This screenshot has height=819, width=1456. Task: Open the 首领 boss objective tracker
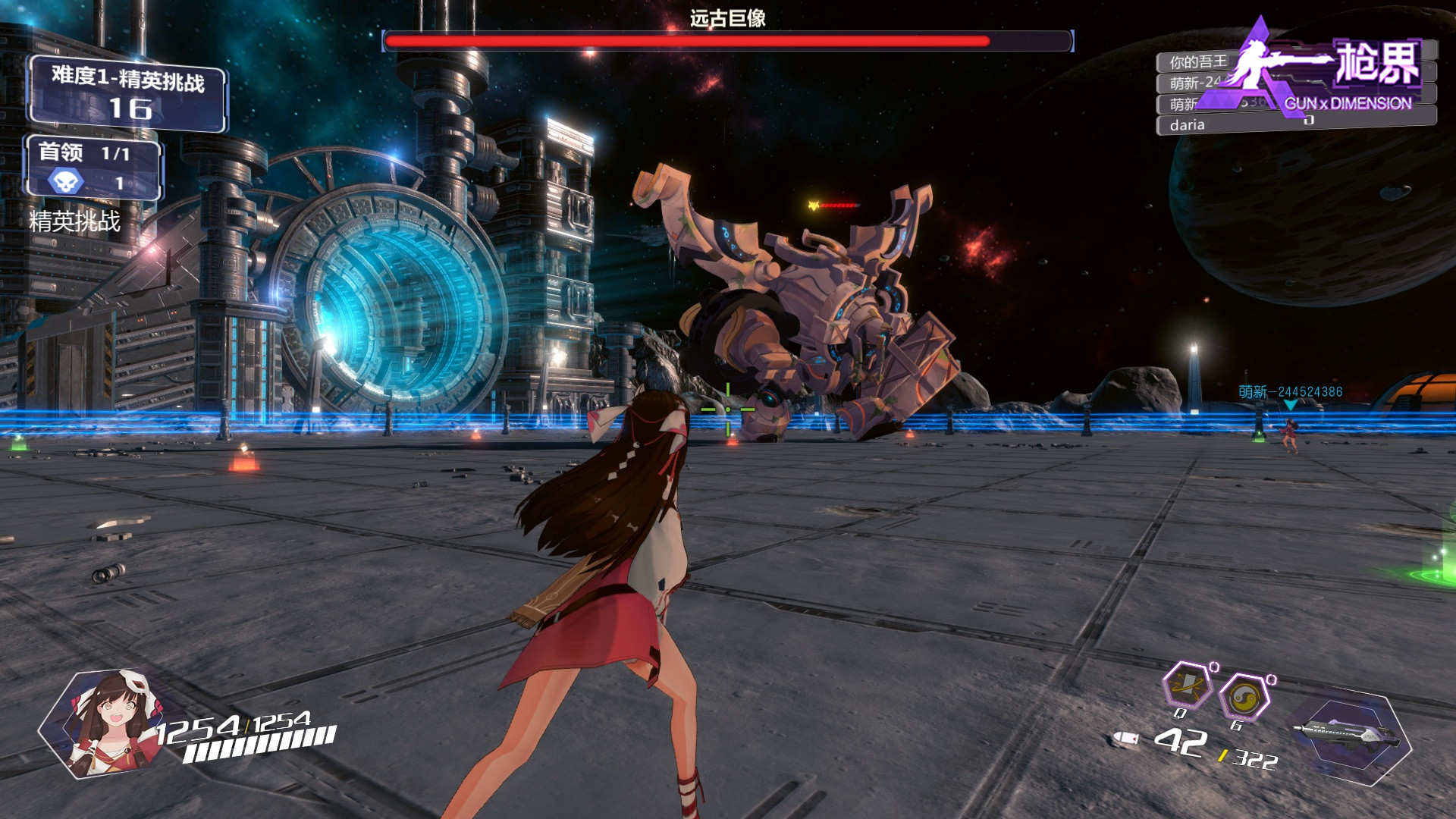tap(93, 168)
